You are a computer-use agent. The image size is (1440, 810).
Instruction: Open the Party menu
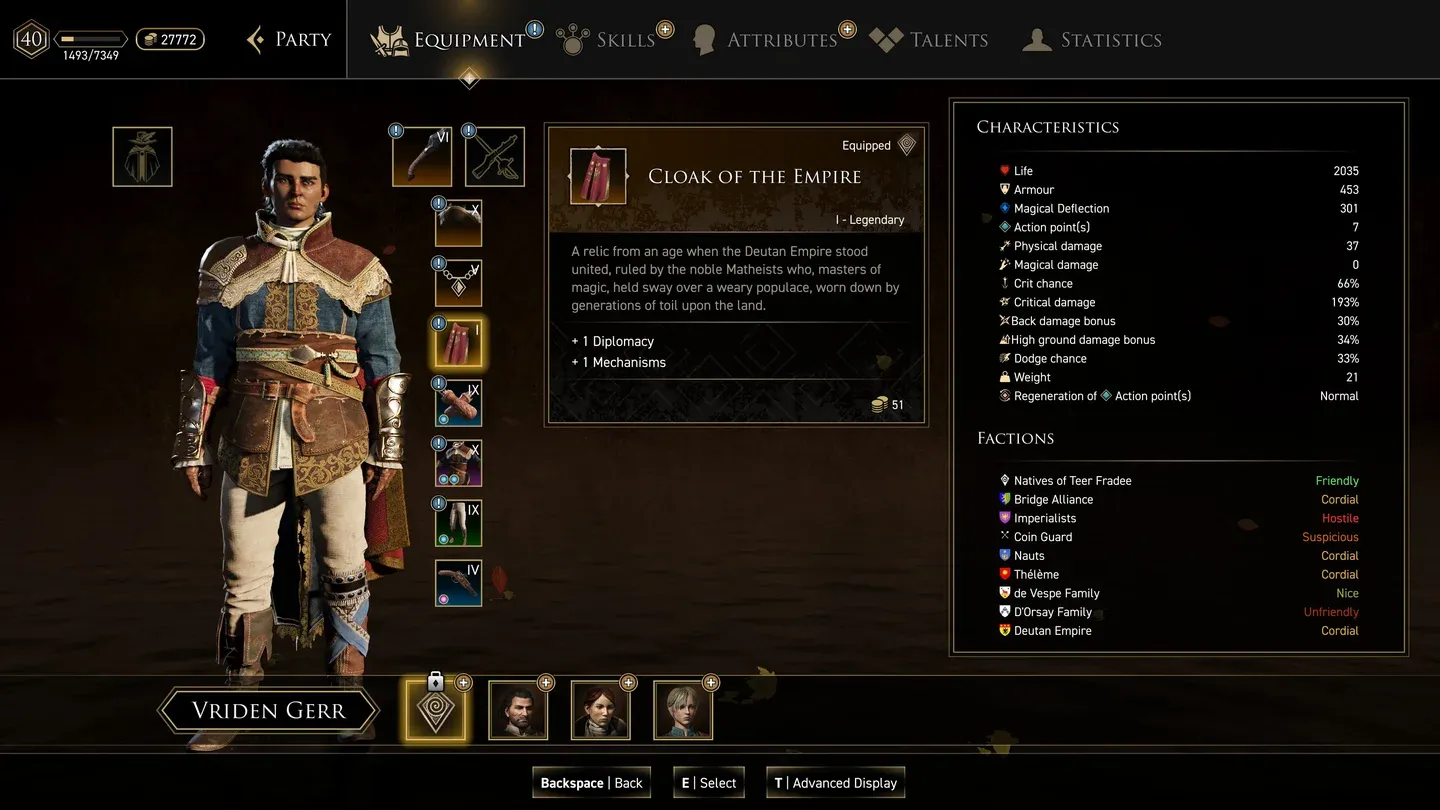[289, 40]
